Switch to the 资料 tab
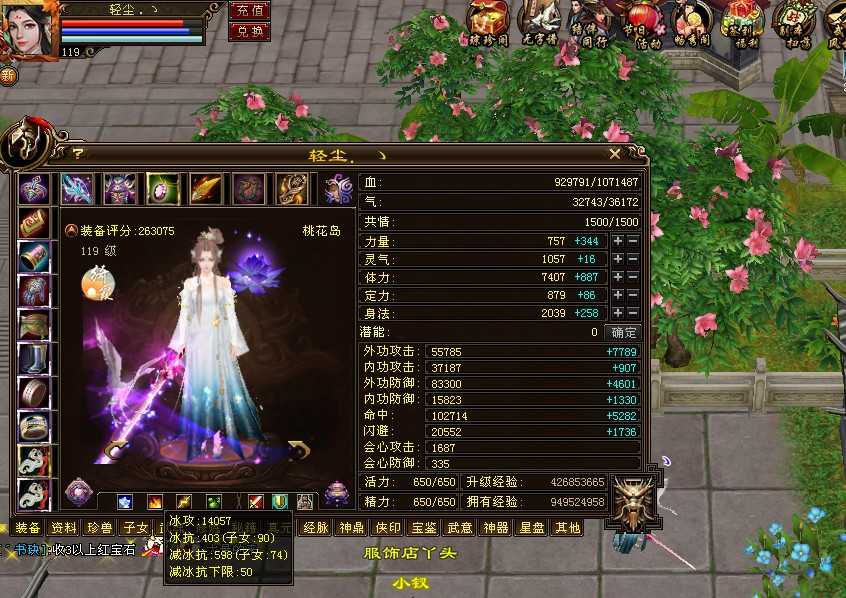 pos(64,528)
